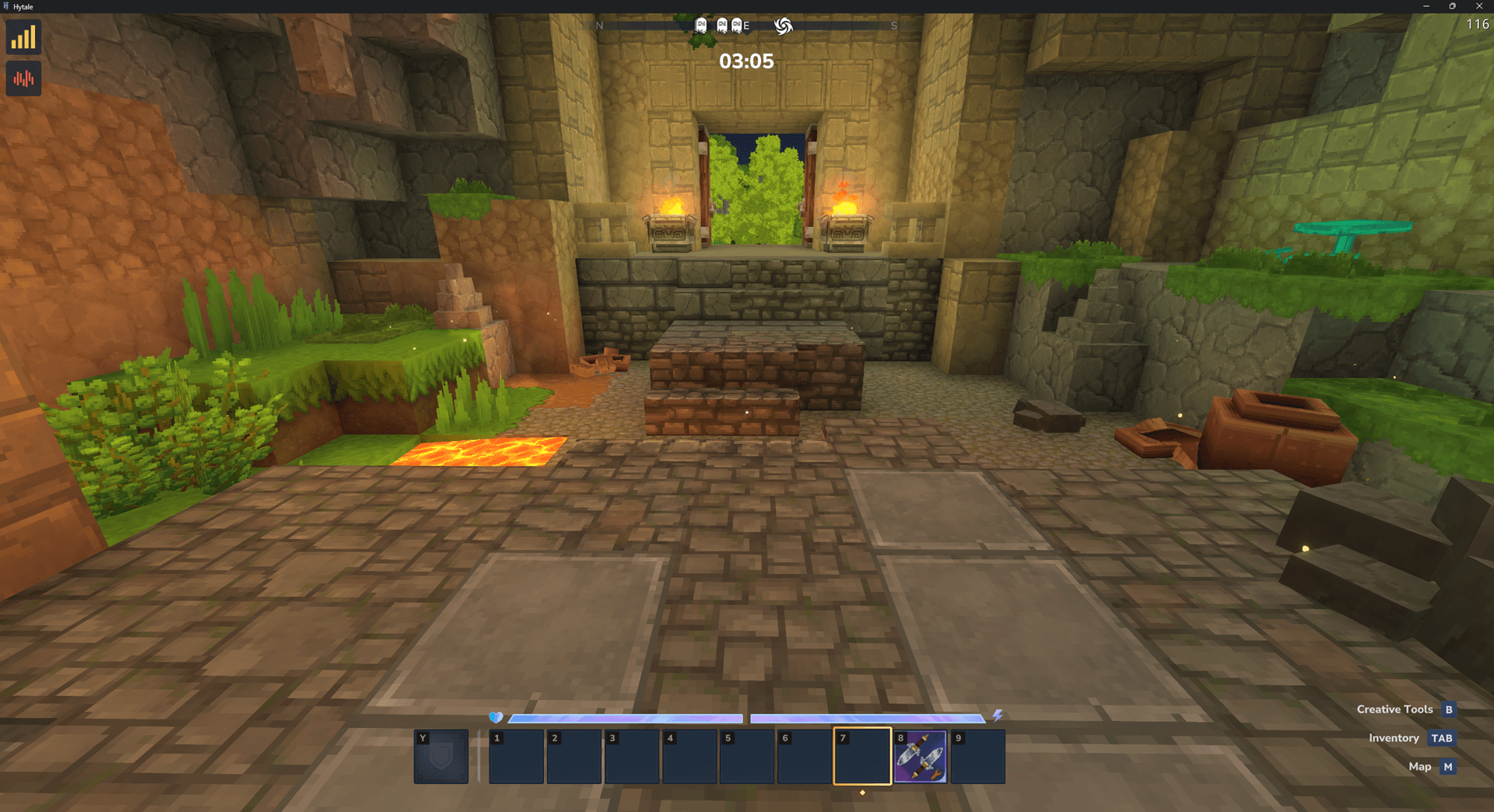Select the crossed tools item in hotbar slot 8
This screenshot has height=812, width=1494.
pos(920,756)
